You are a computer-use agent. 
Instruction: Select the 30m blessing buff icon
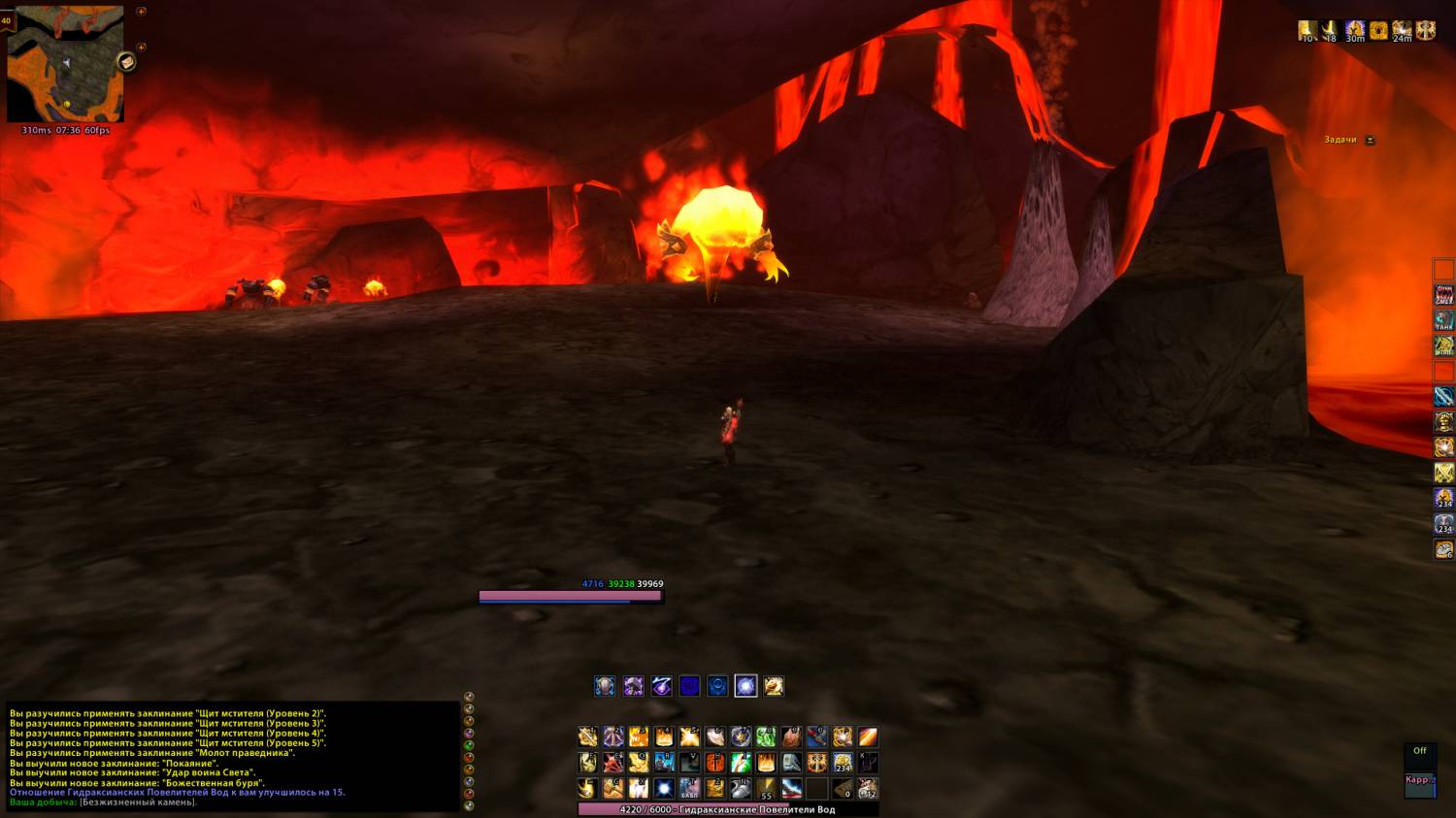[1354, 30]
